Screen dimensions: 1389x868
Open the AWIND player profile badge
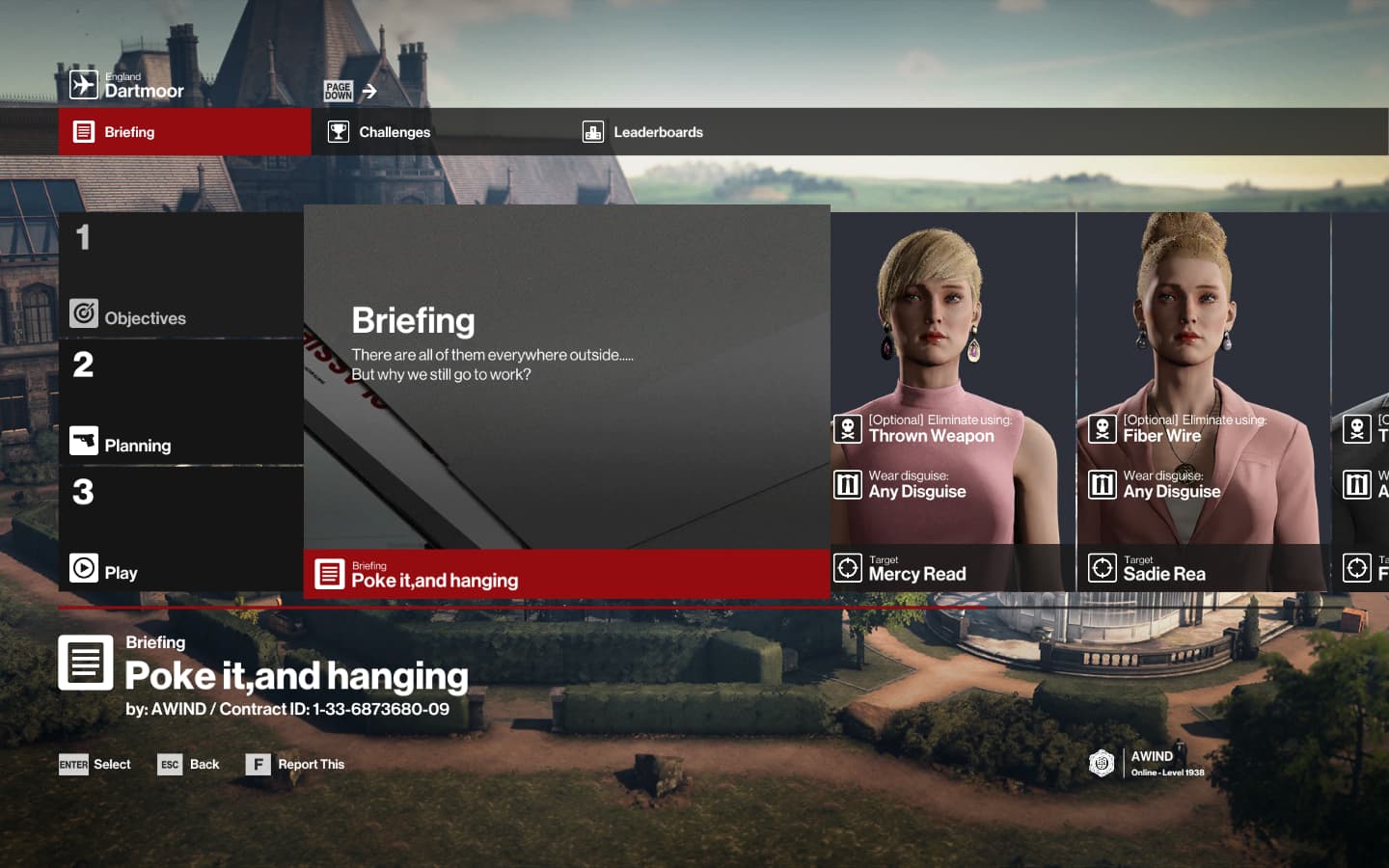[1148, 763]
